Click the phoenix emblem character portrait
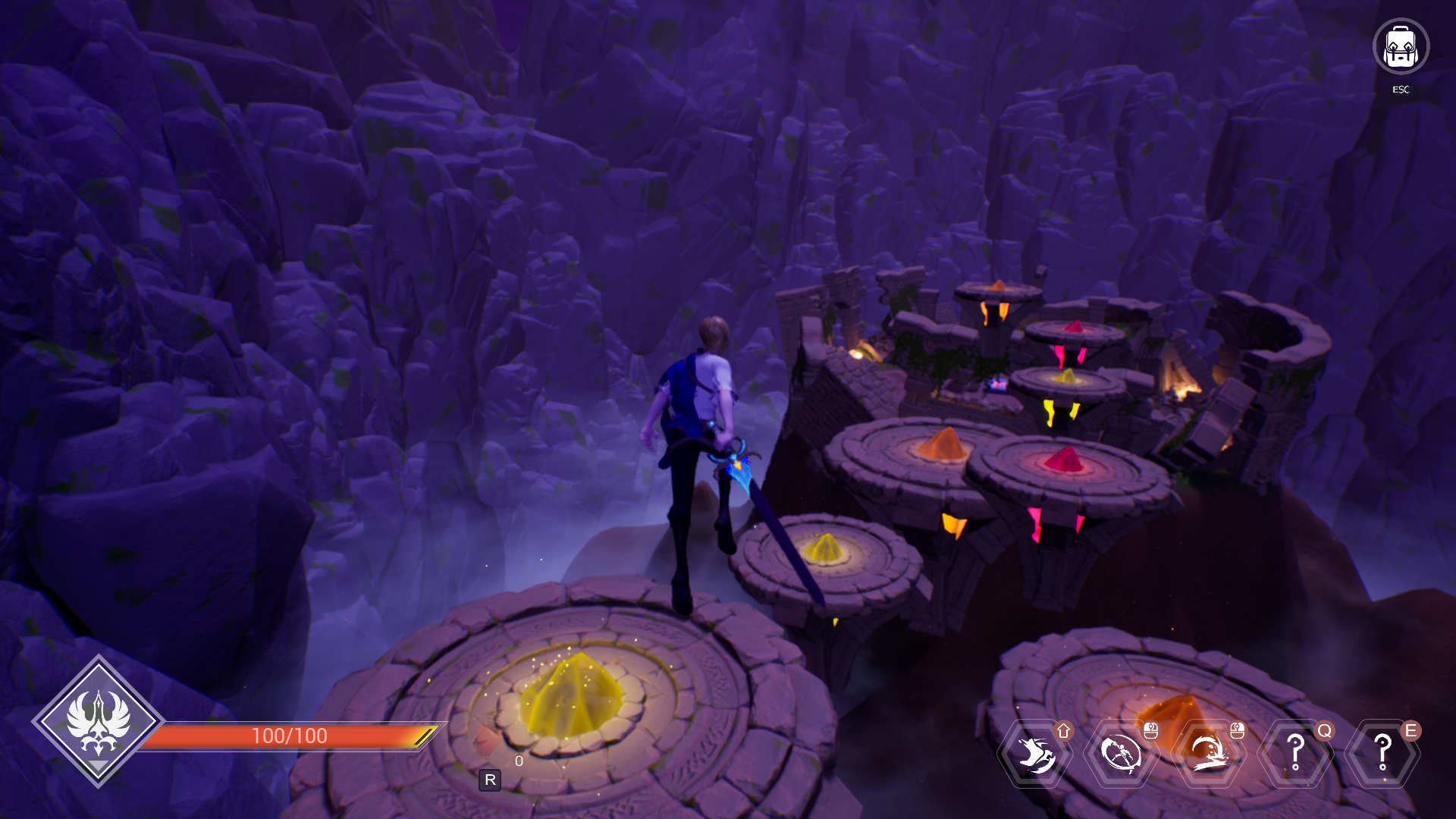The width and height of the screenshot is (1456, 819). tap(98, 721)
